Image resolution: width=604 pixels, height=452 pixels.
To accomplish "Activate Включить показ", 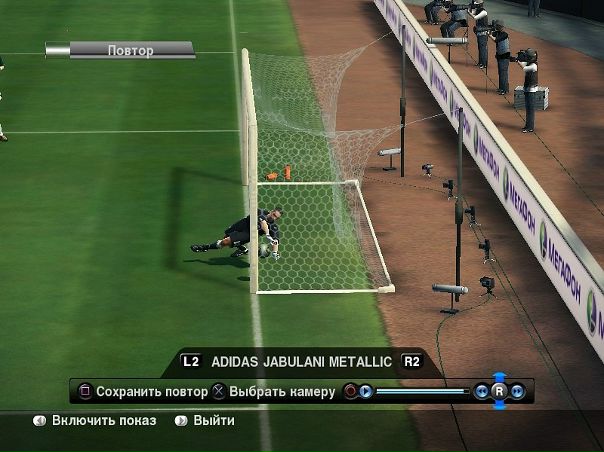I will pos(103,421).
